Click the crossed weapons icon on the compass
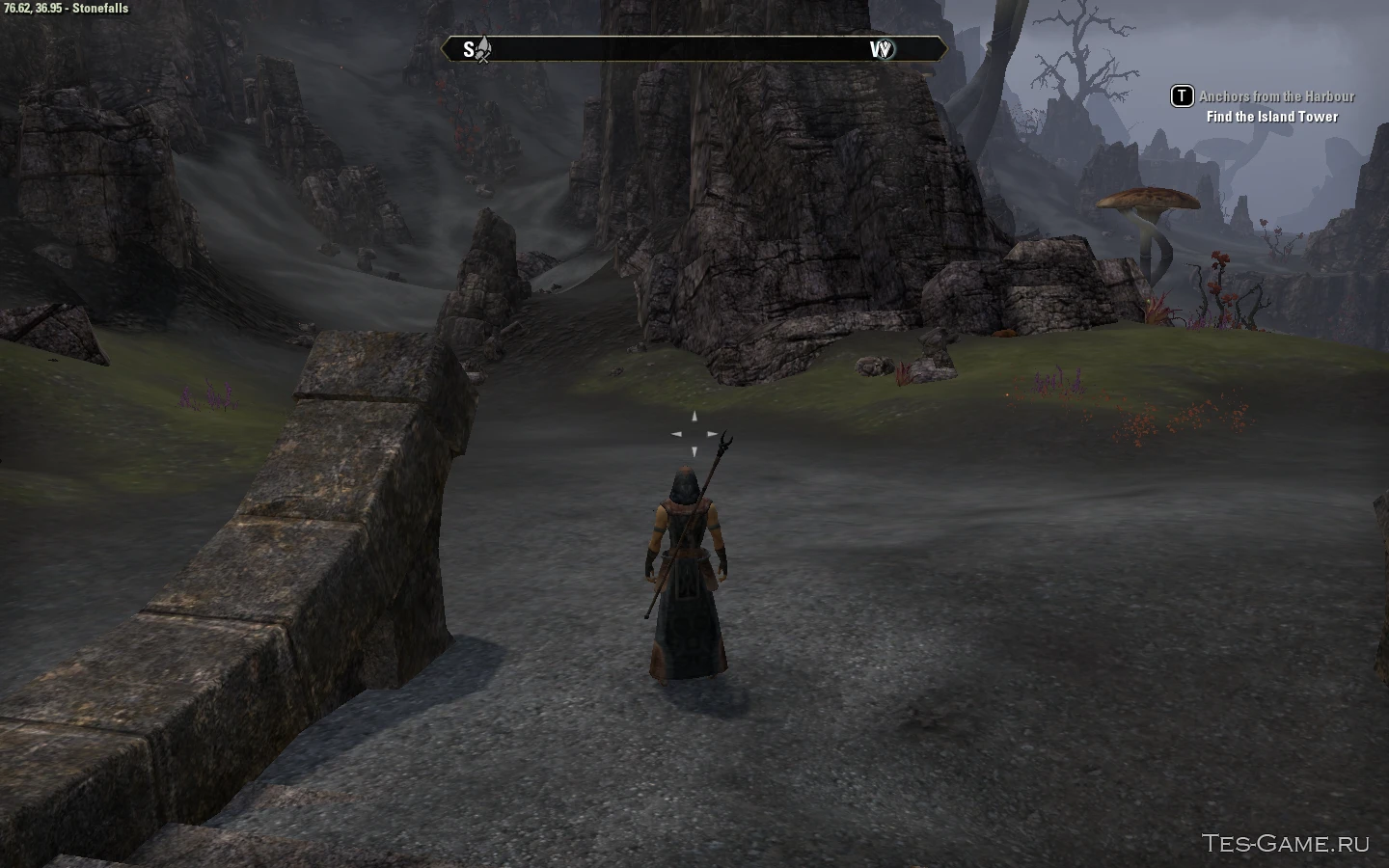Image resolution: width=1389 pixels, height=868 pixels. [484, 50]
